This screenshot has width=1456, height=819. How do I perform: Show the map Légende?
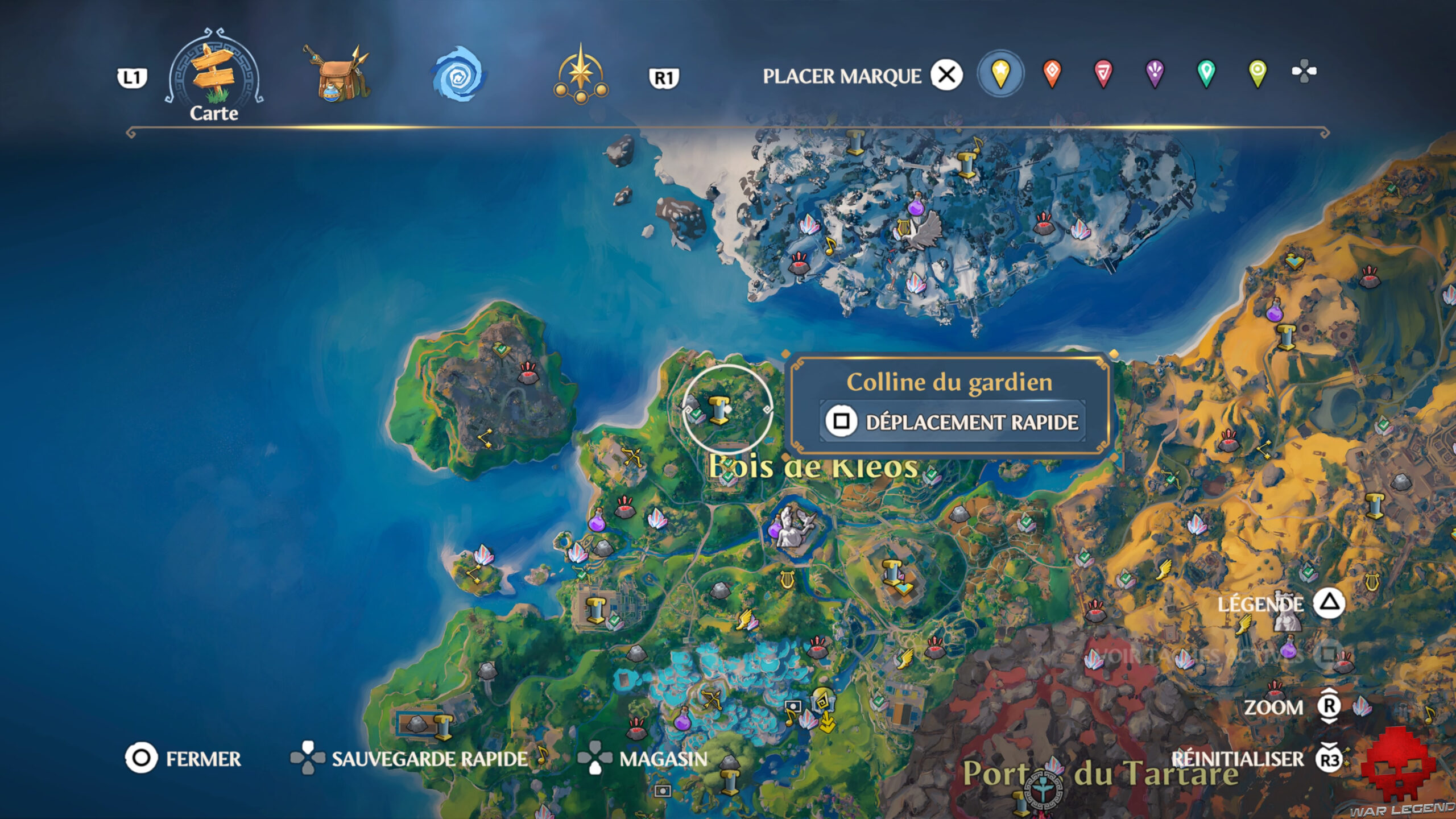click(x=1280, y=603)
